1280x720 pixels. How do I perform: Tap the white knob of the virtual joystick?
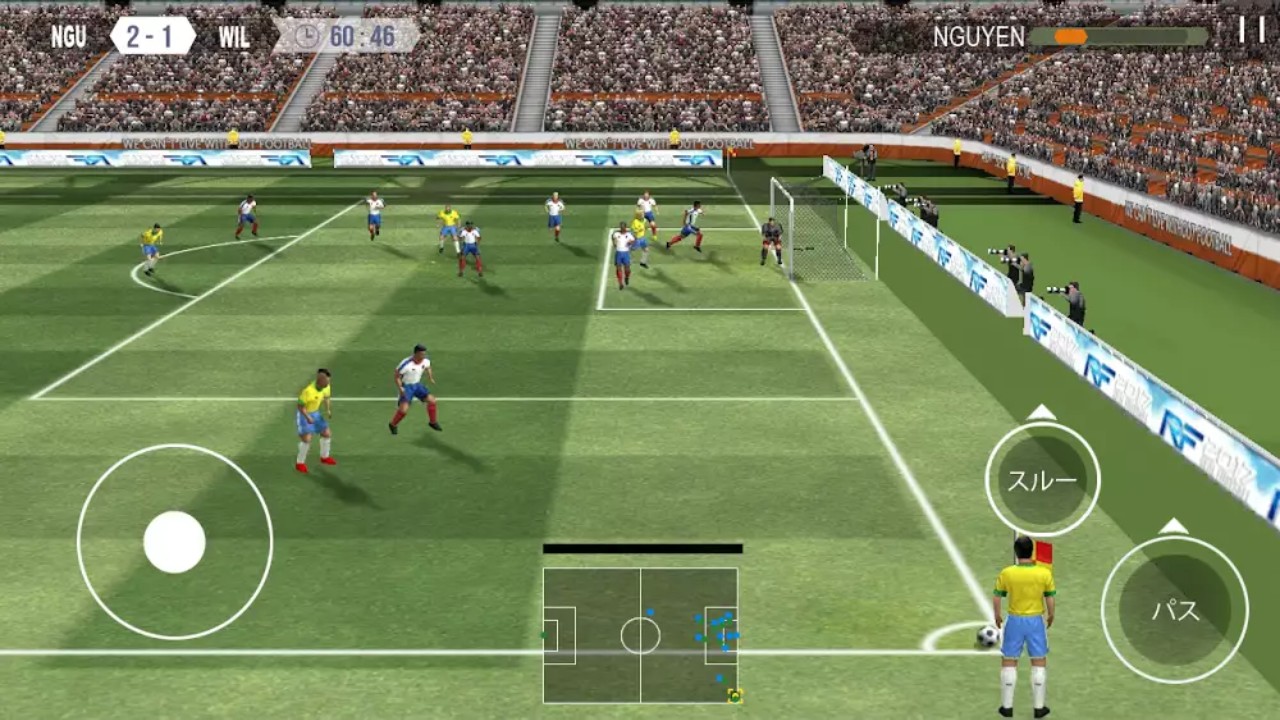click(x=176, y=540)
